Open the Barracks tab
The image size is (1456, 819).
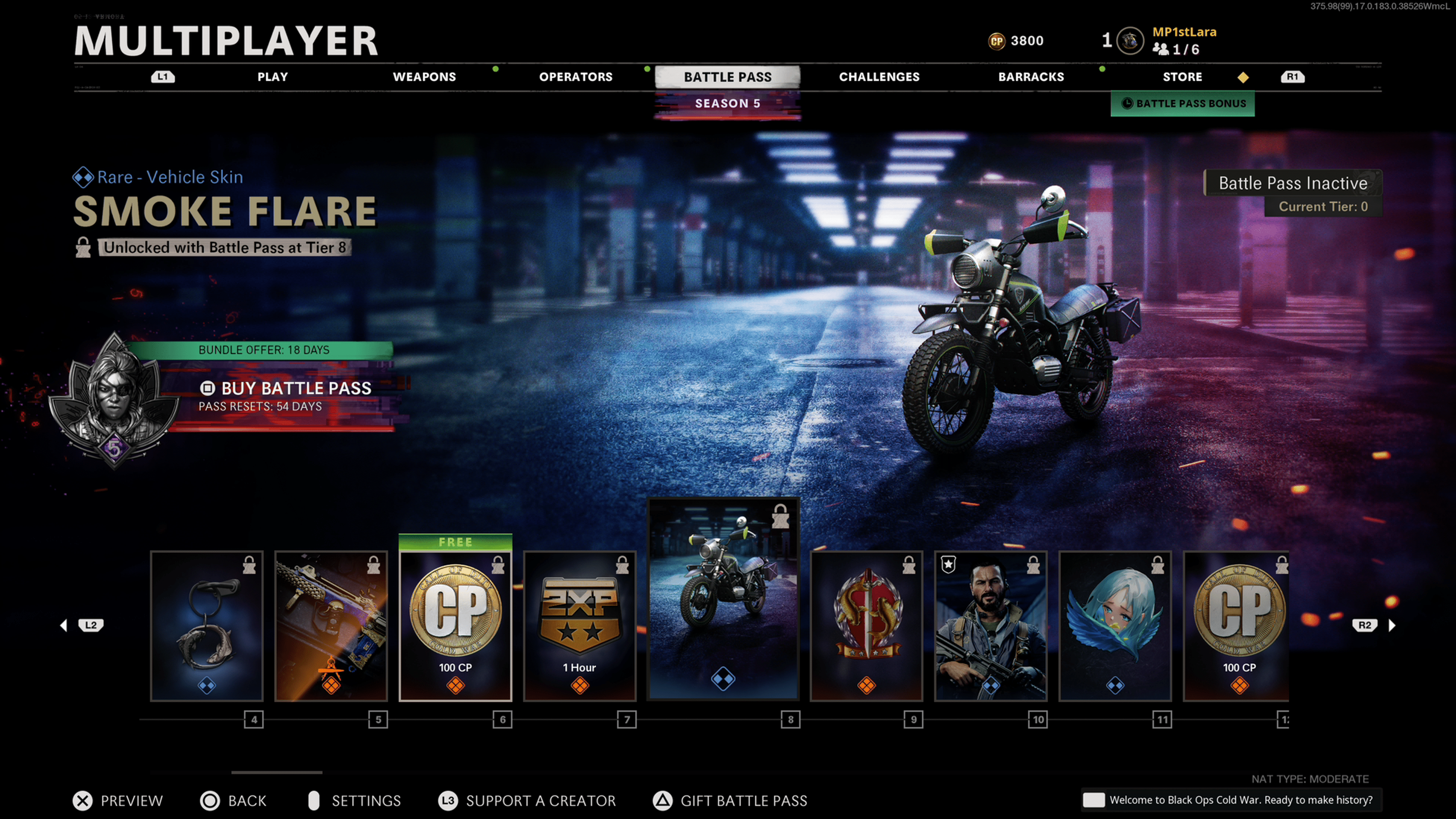[1031, 77]
